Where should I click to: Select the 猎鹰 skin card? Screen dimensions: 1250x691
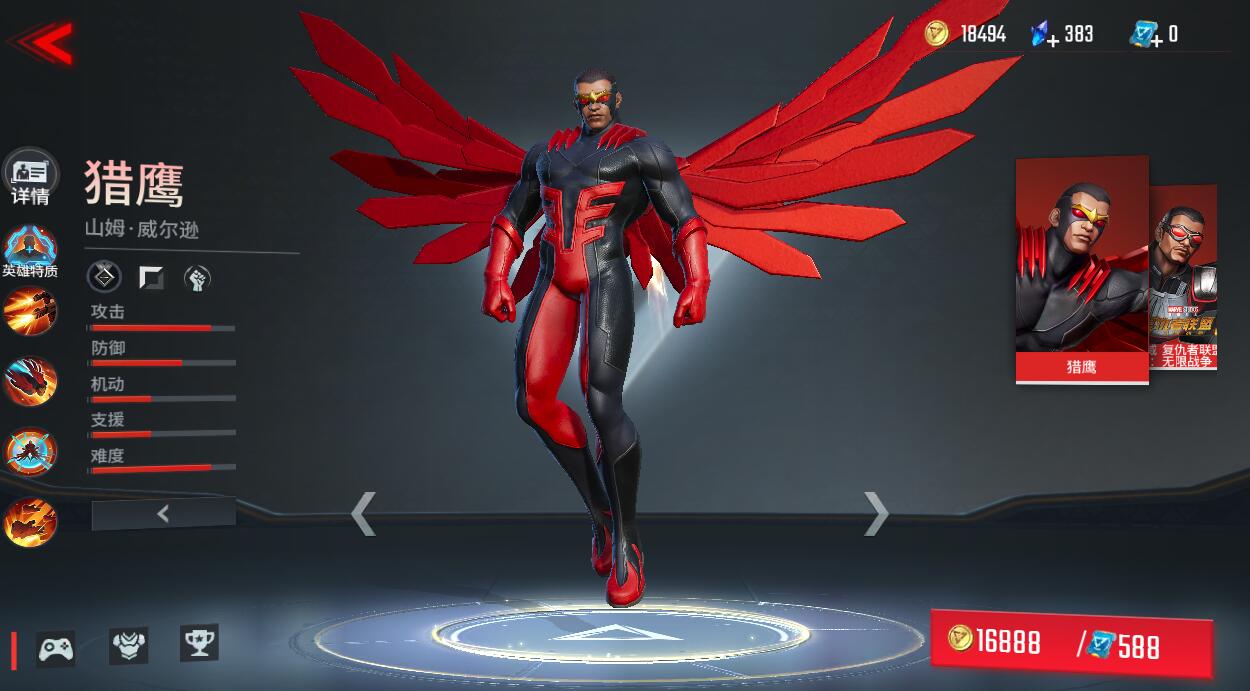(x=1081, y=270)
